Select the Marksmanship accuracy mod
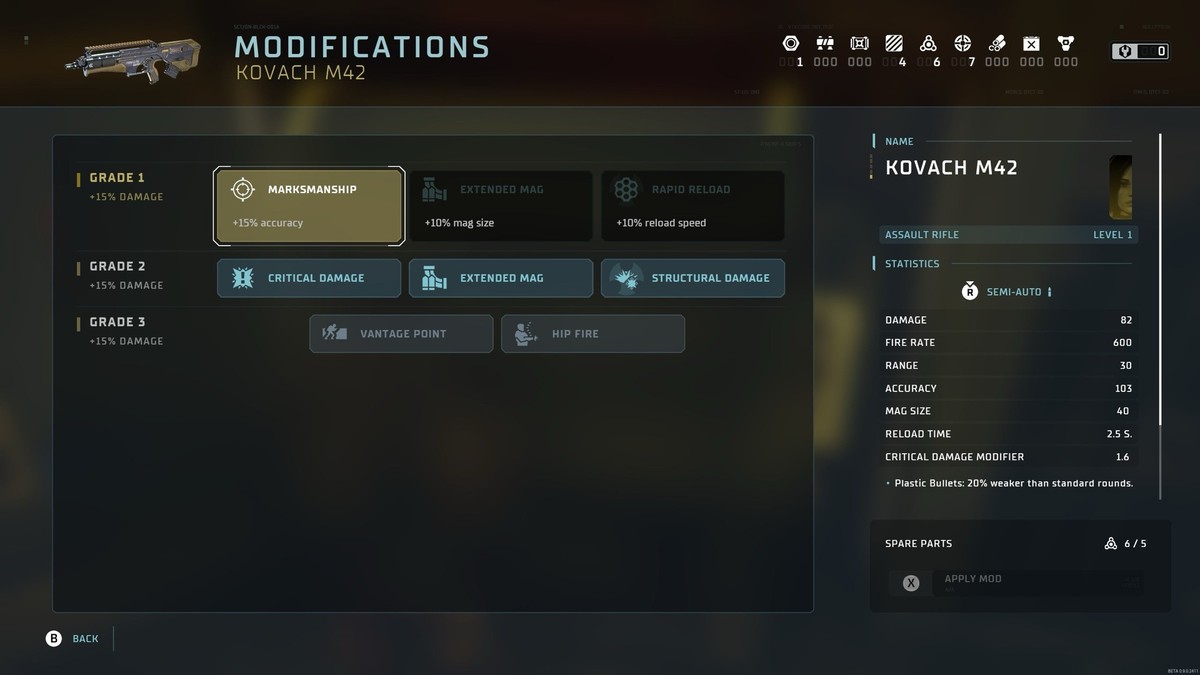Screen dimensions: 1200x675 click(x=309, y=205)
